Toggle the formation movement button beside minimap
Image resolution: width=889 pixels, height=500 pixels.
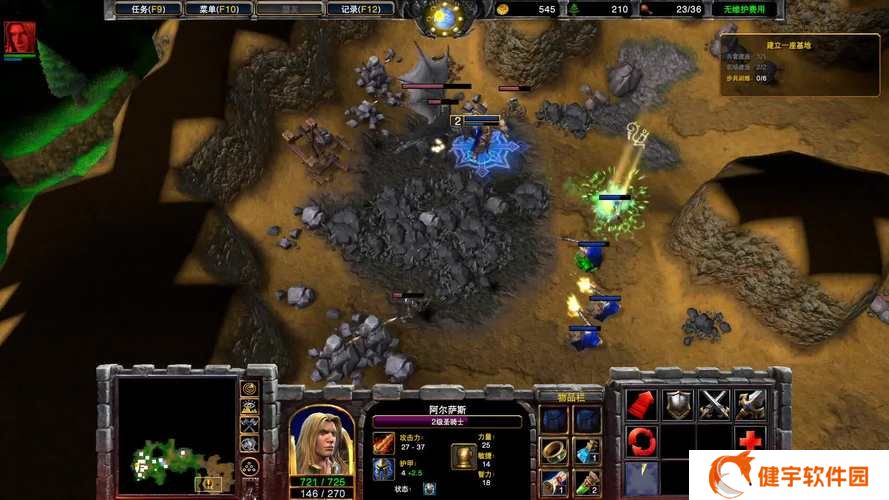pos(250,465)
